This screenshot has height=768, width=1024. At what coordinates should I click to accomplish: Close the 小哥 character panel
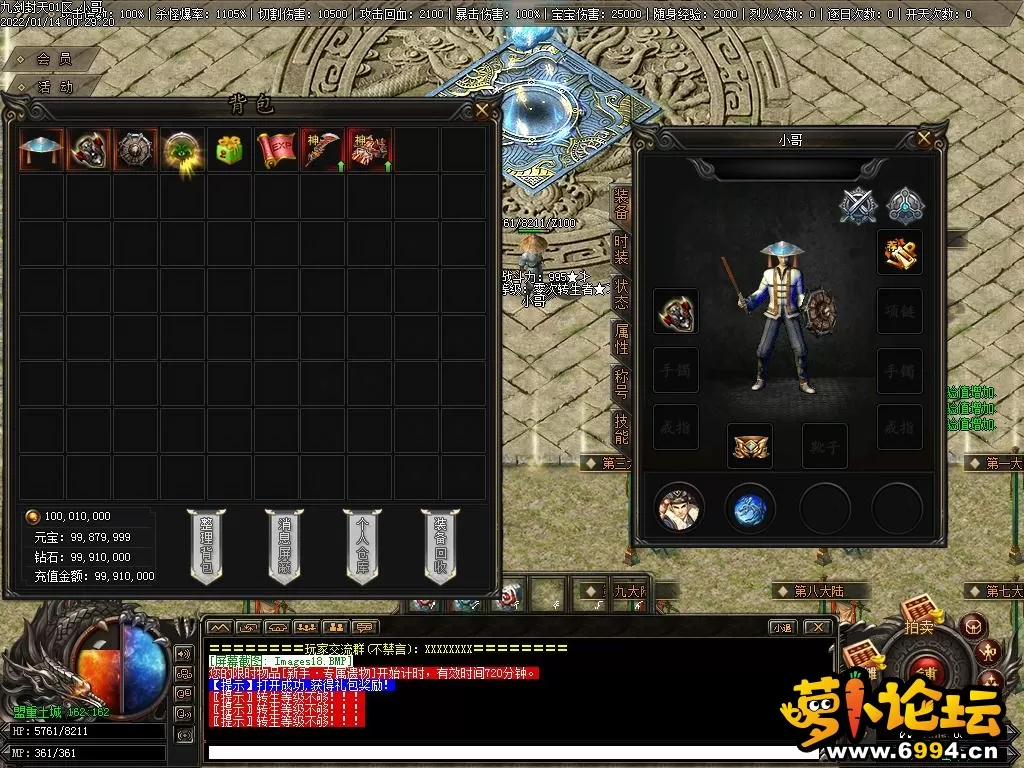924,139
